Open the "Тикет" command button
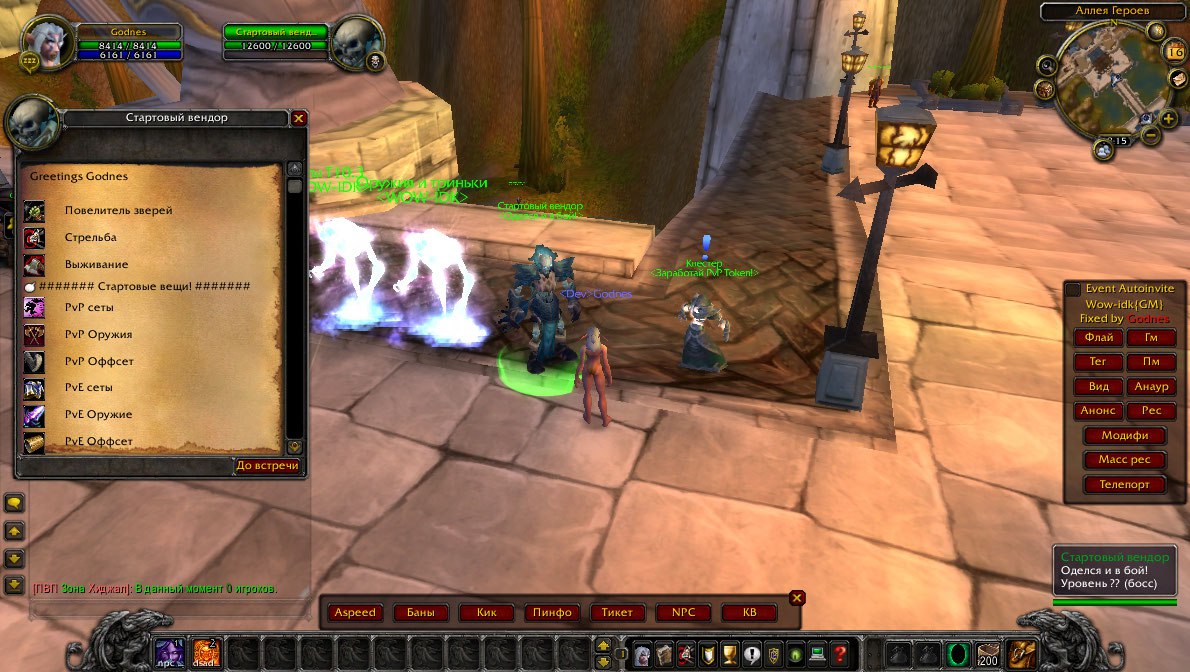Screen dimensions: 1190x672 click(618, 613)
